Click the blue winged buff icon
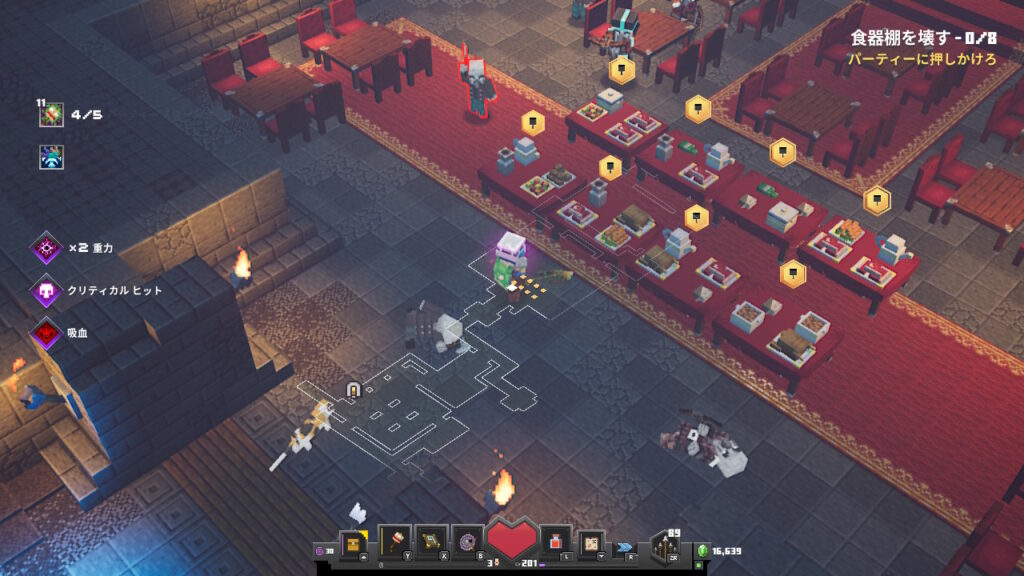The height and width of the screenshot is (576, 1024). [x=52, y=157]
